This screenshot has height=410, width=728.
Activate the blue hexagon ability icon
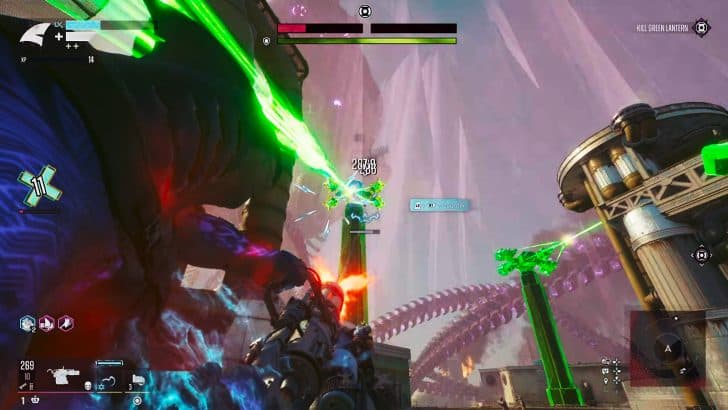[x=28, y=323]
